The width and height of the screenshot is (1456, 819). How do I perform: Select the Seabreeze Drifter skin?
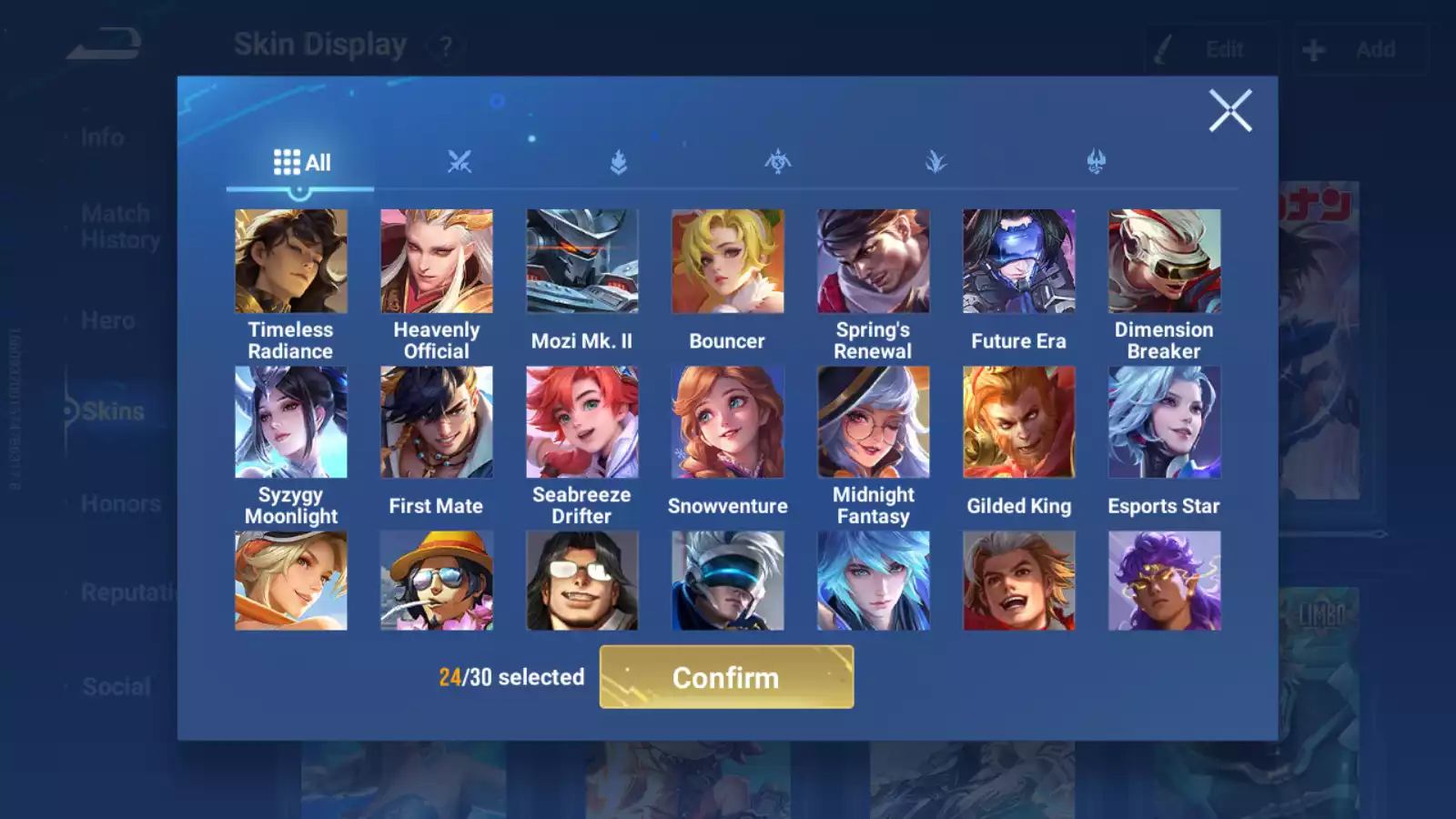[582, 422]
